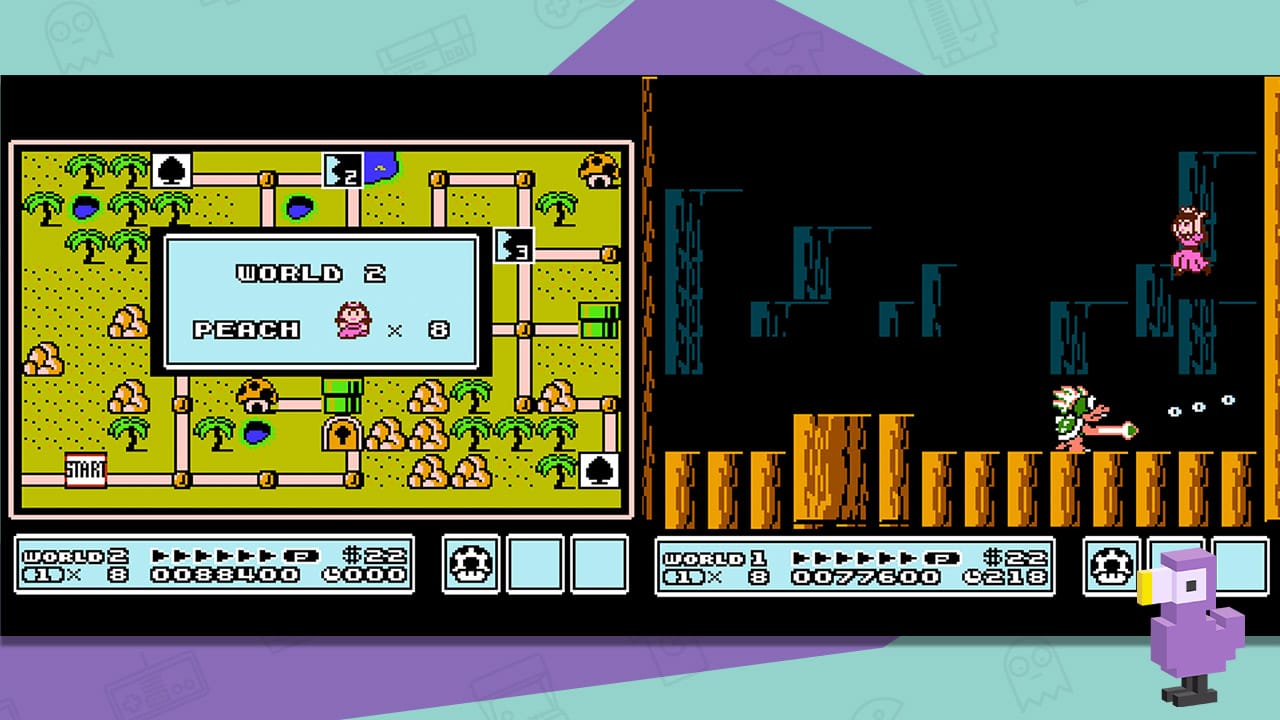The image size is (1280, 720).
Task: Expand the WORLD 2 dialog box
Action: tap(320, 300)
